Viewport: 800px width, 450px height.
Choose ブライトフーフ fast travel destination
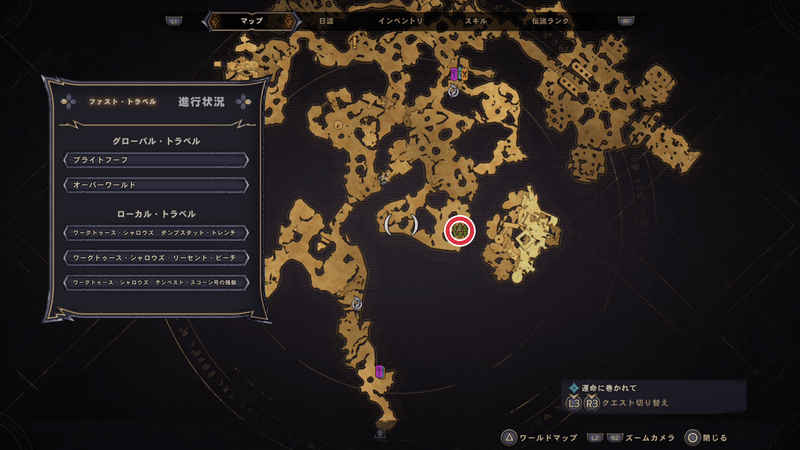[155, 160]
